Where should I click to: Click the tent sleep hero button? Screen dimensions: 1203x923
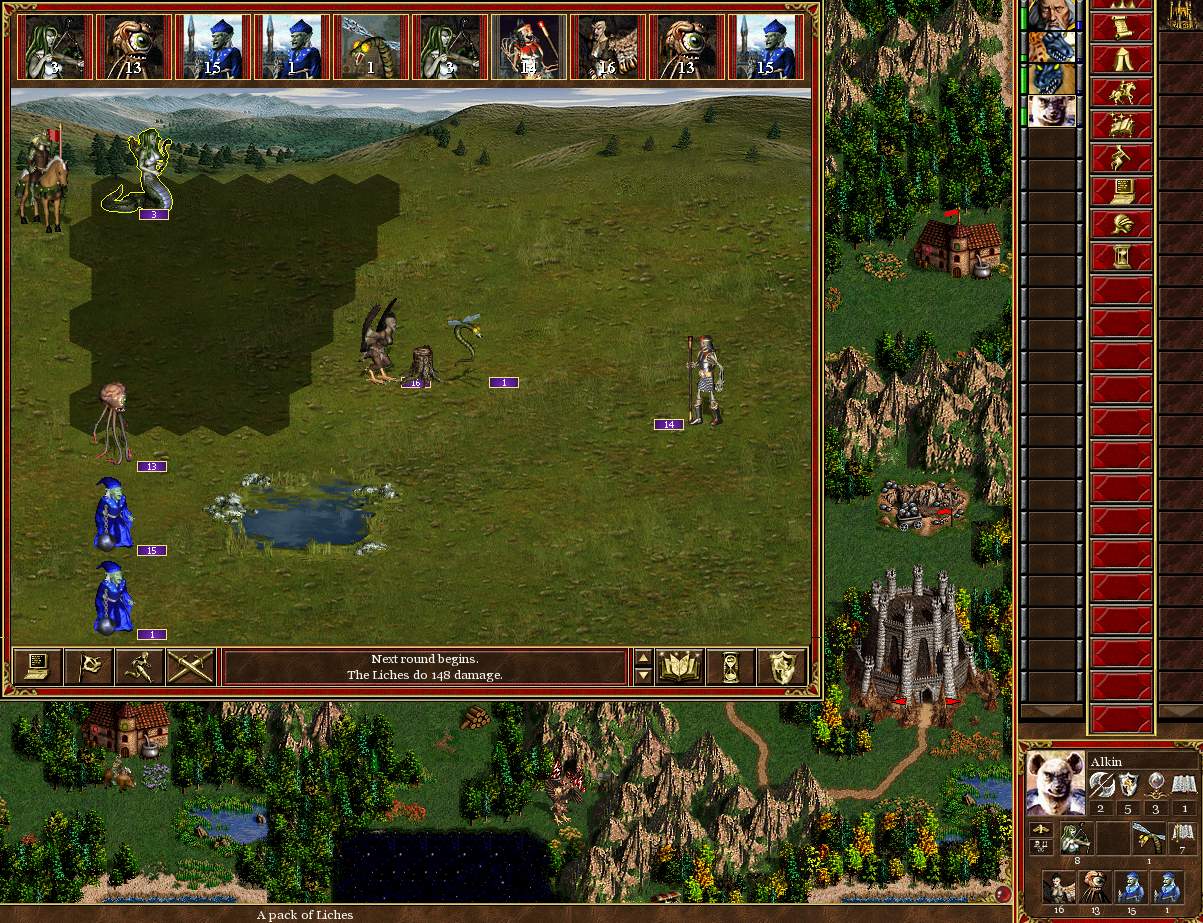pyautogui.click(x=1121, y=59)
